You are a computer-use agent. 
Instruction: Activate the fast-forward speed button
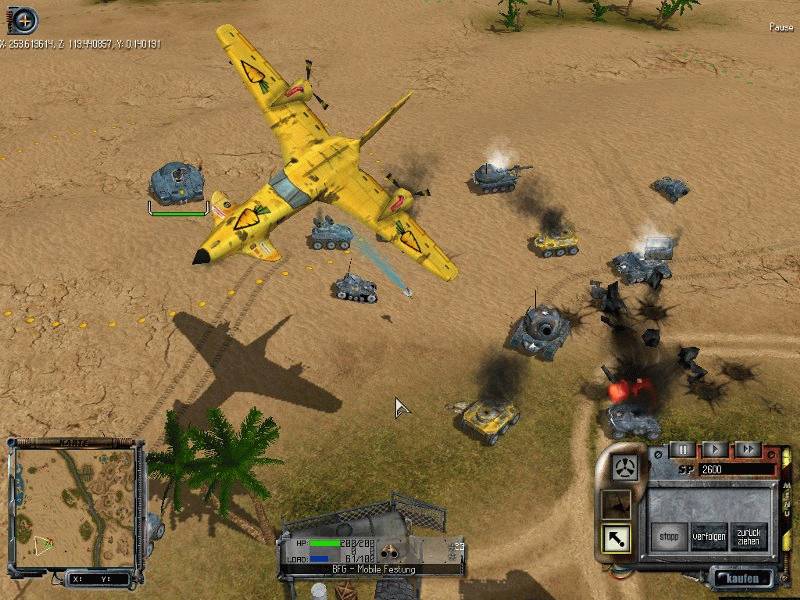747,450
